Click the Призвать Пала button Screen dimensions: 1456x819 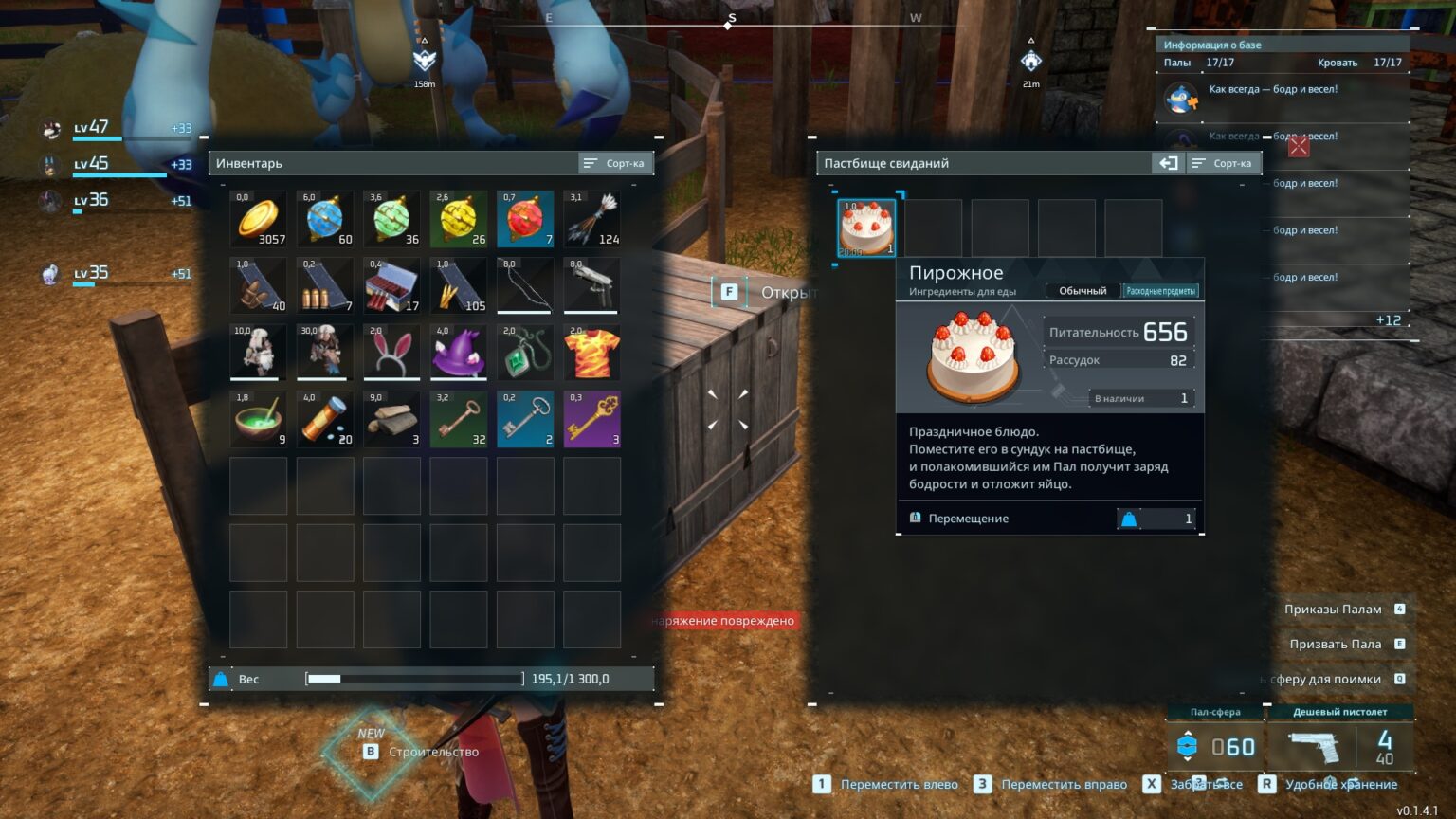(1336, 644)
